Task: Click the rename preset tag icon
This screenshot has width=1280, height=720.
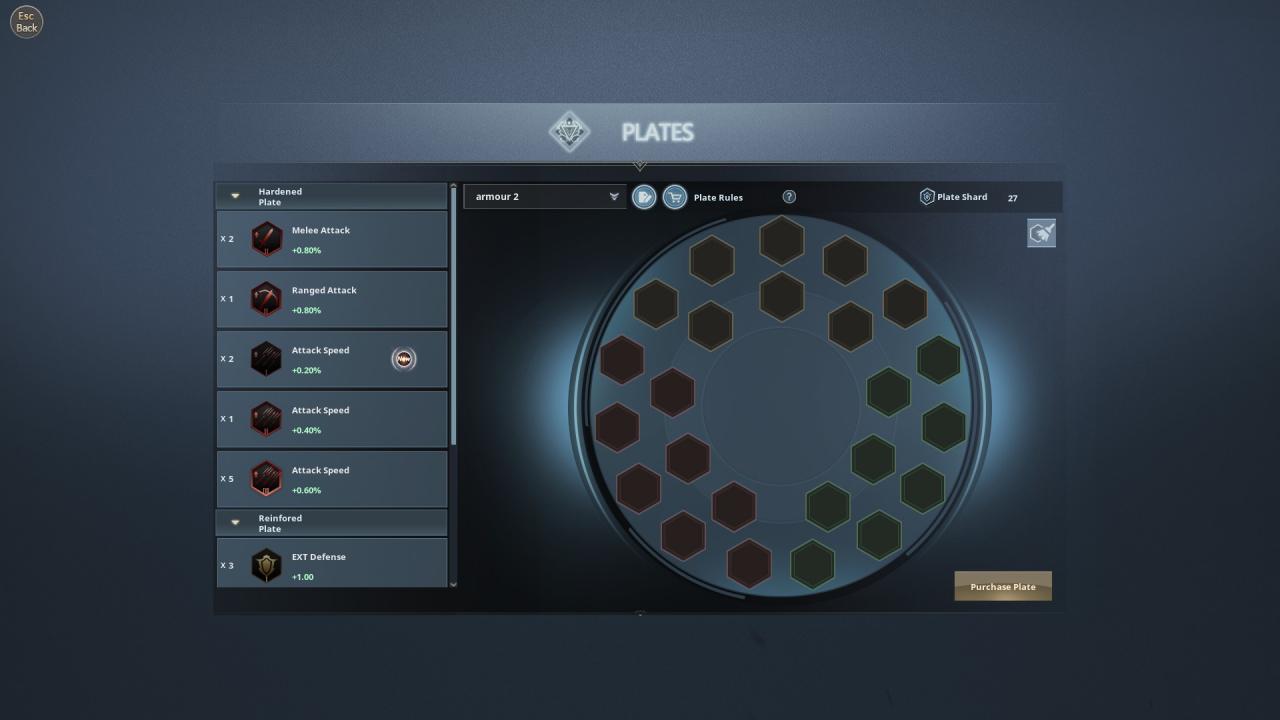Action: [x=645, y=197]
